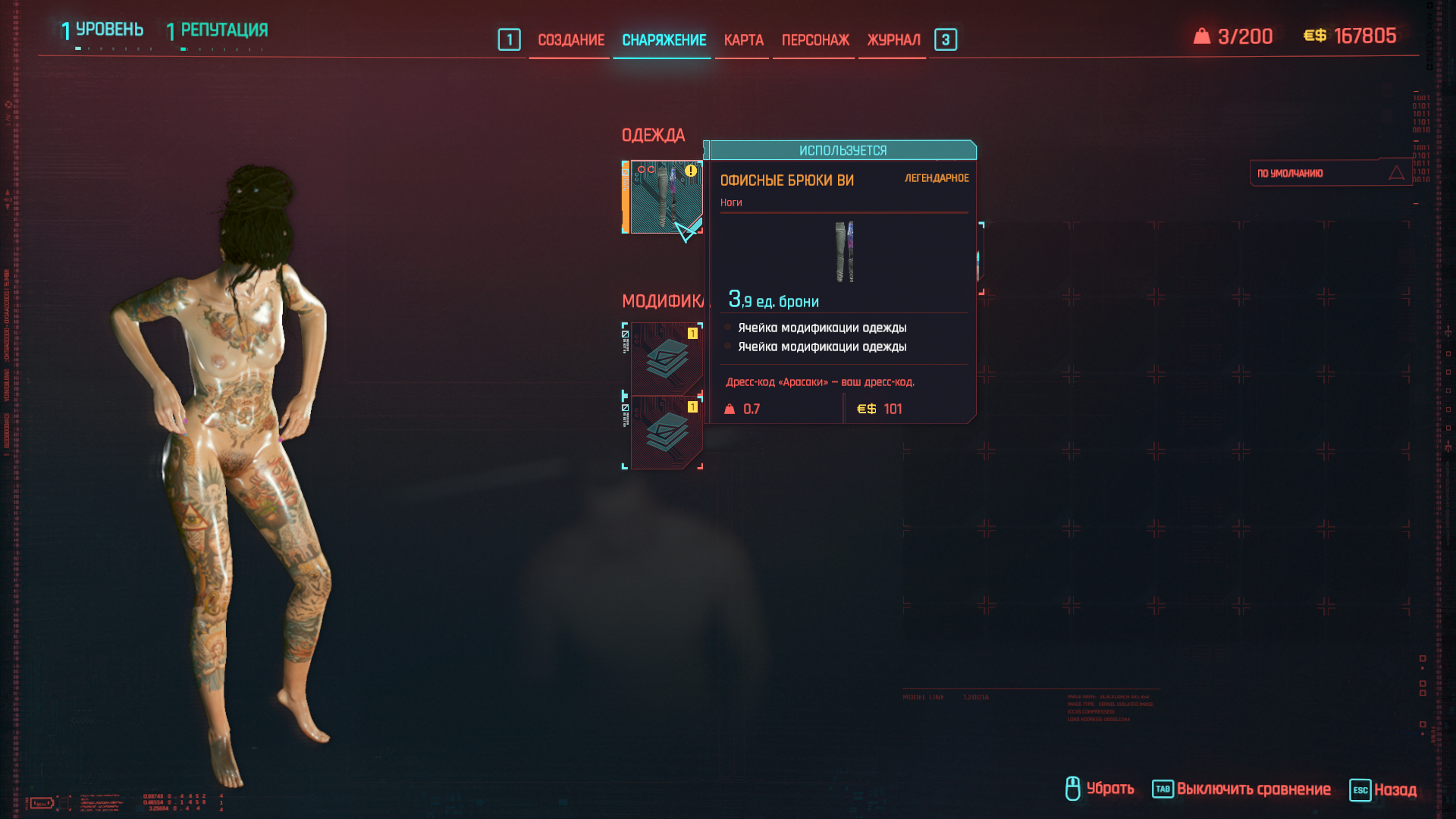
Task: Expand the По умолчанию sort dropdown
Action: (1329, 173)
